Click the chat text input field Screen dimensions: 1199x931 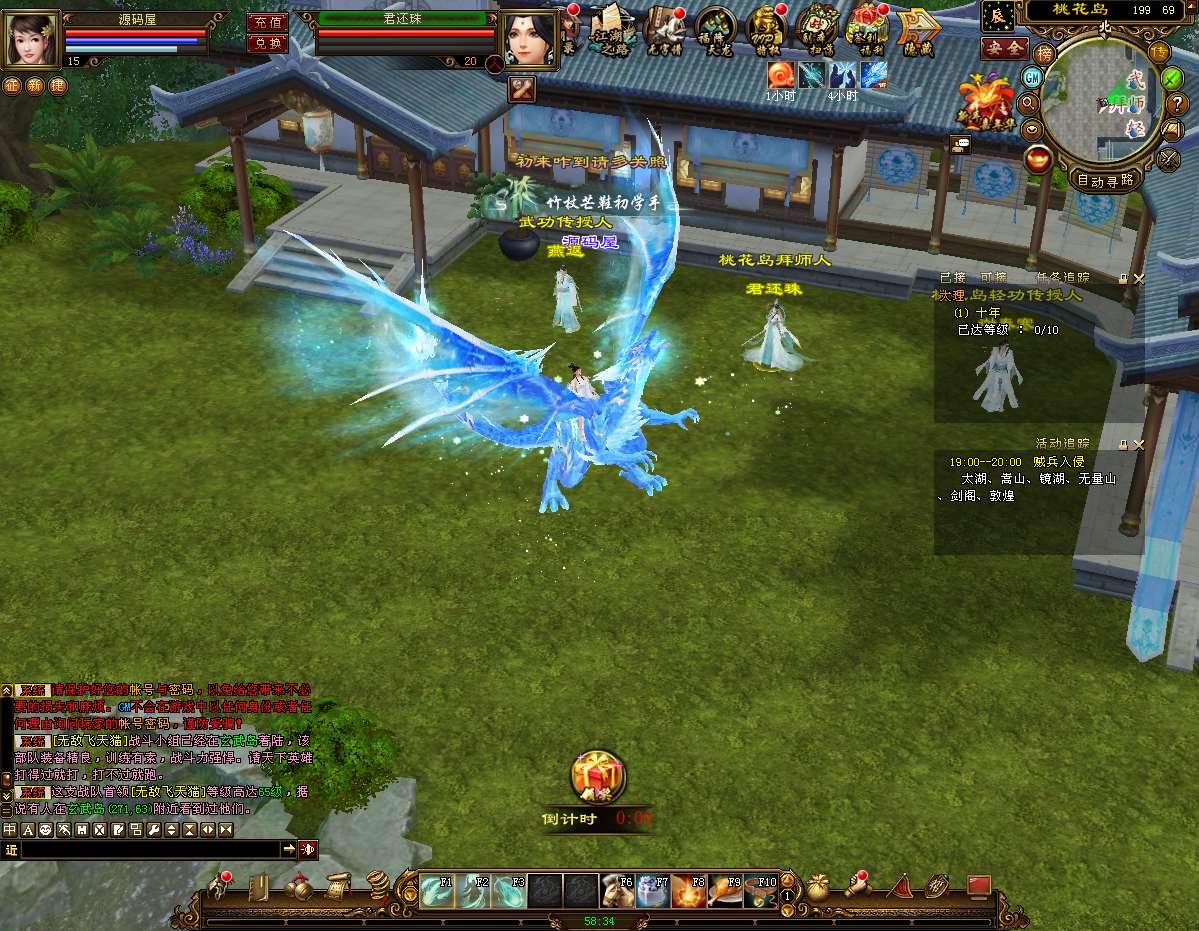pyautogui.click(x=150, y=849)
